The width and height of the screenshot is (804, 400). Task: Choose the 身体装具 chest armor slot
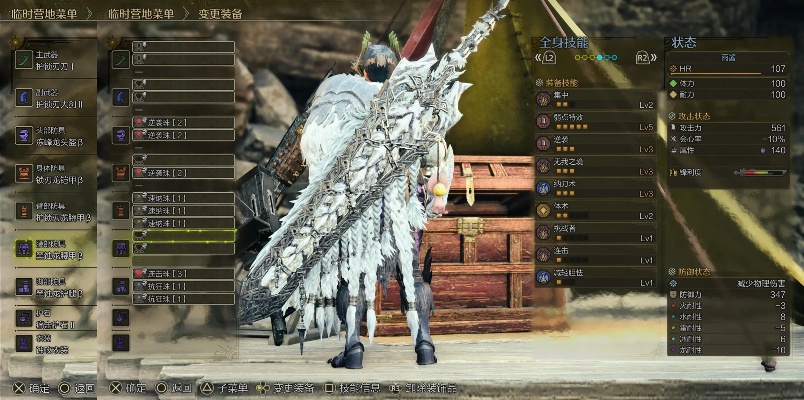55,173
